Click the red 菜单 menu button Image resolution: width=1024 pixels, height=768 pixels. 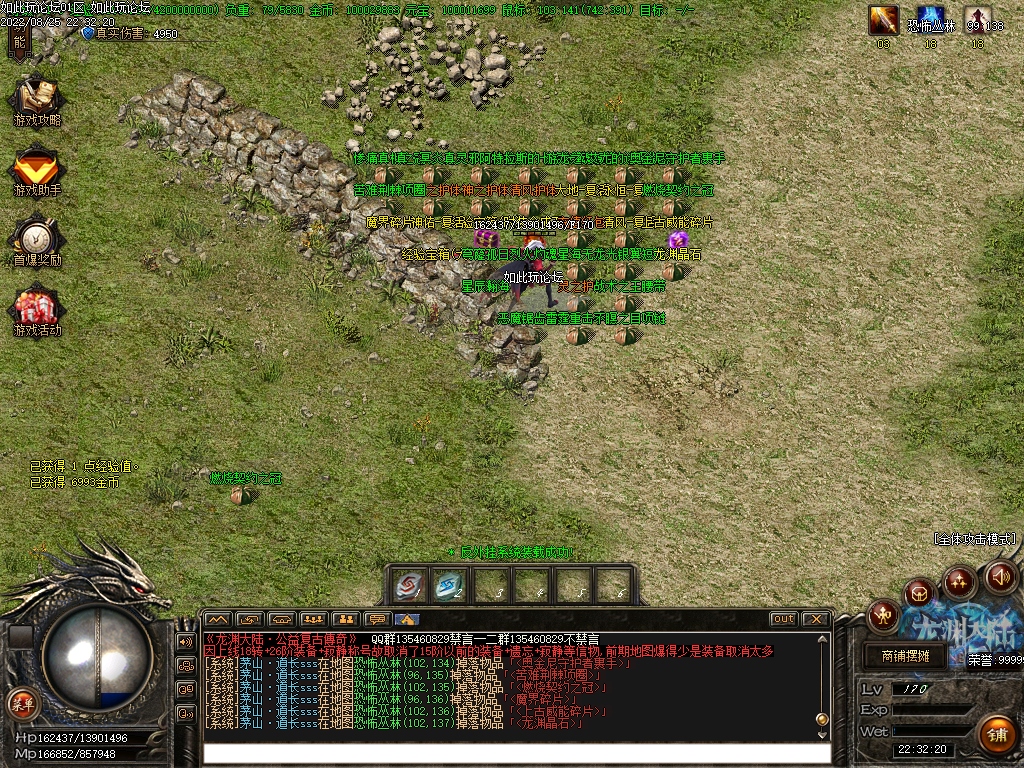point(21,704)
